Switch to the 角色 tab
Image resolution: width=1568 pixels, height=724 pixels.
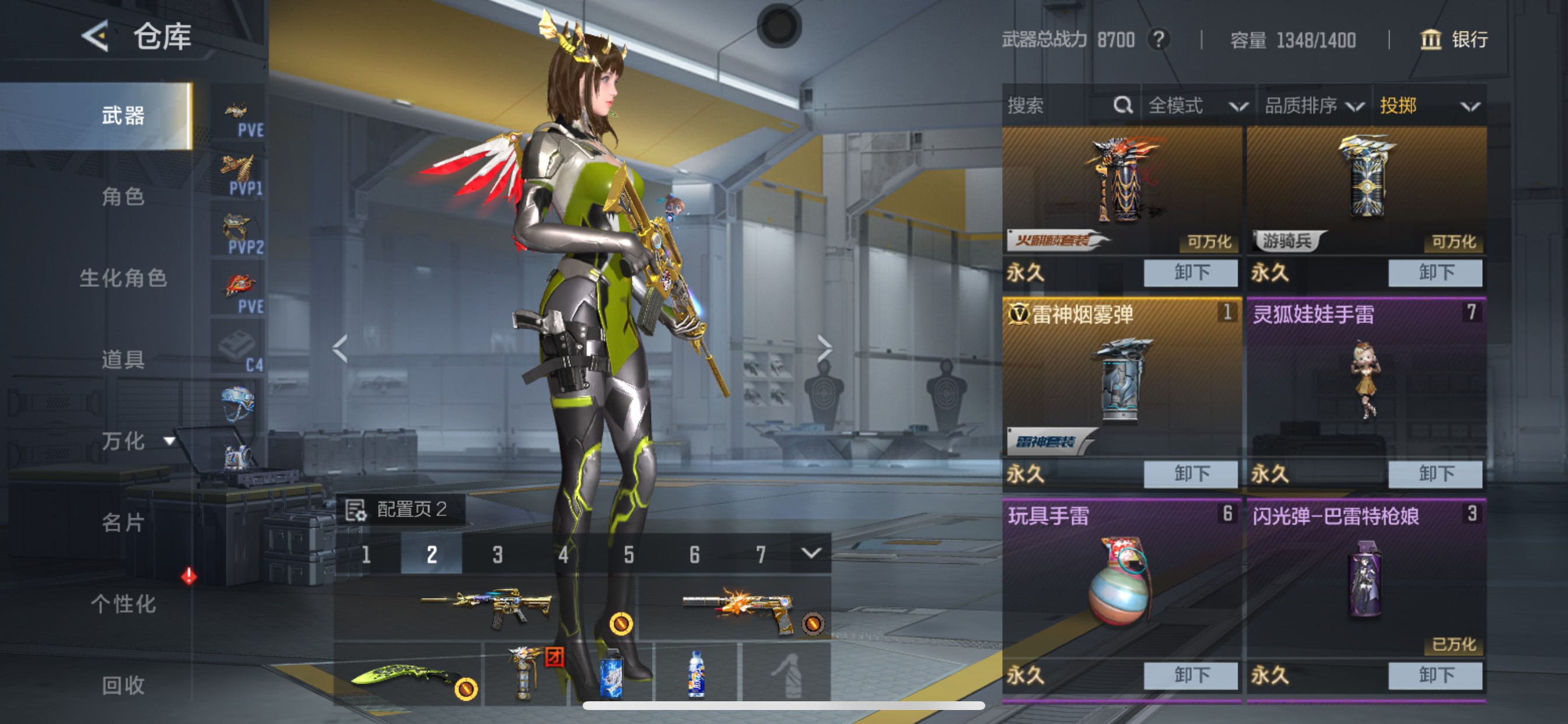coord(122,196)
